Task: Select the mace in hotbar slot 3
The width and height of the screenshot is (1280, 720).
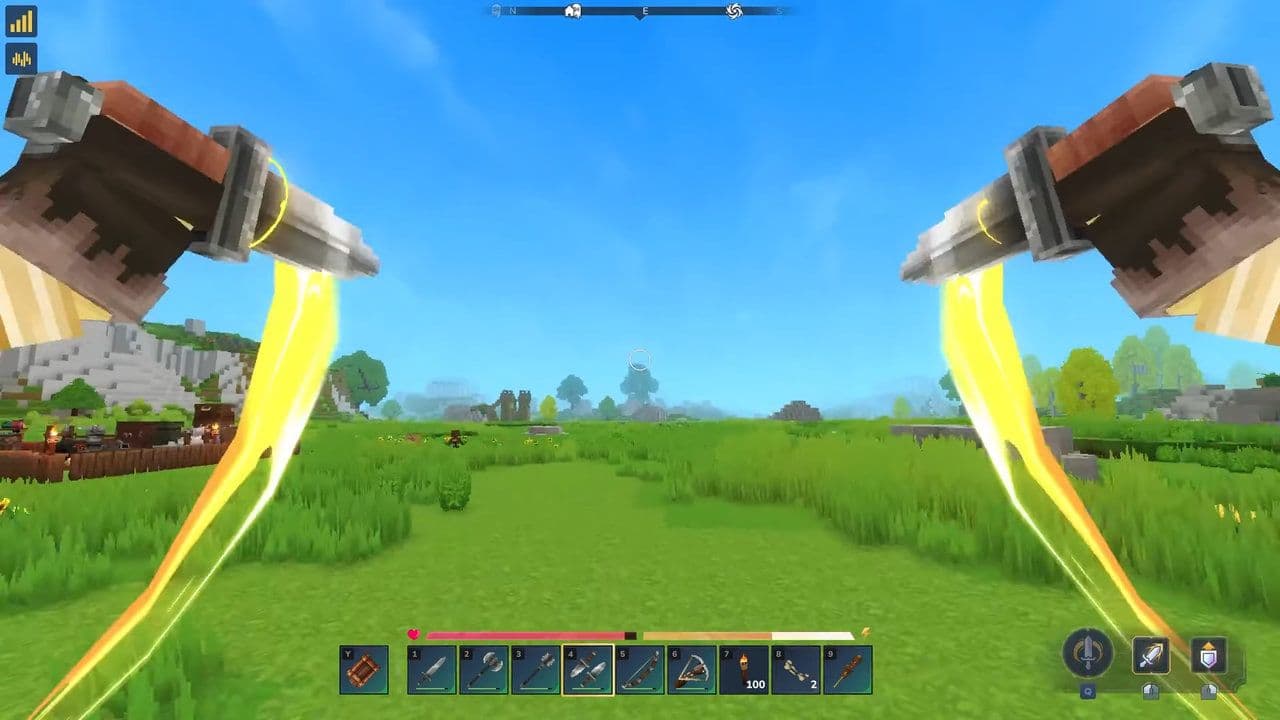Action: click(537, 669)
